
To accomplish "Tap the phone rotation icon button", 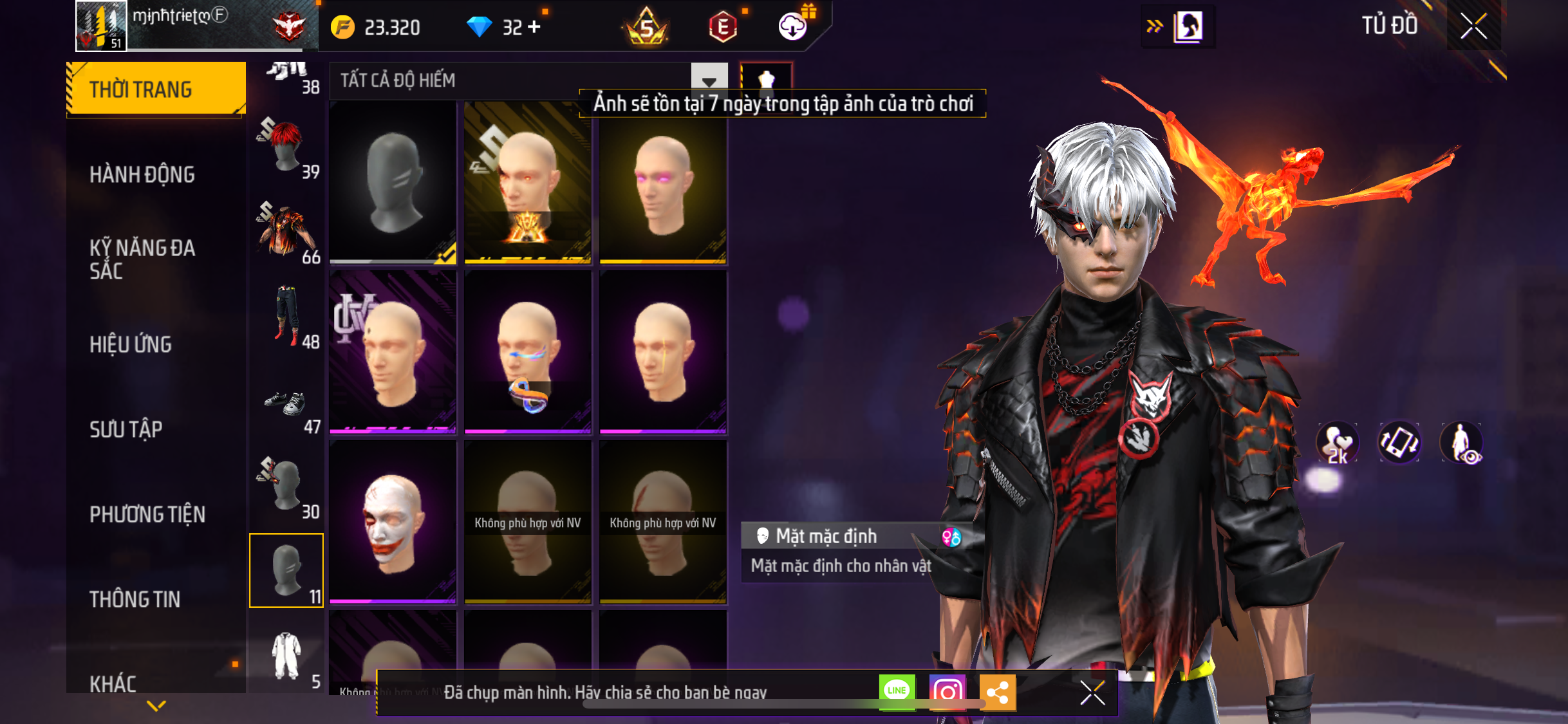I will click(x=1399, y=443).
